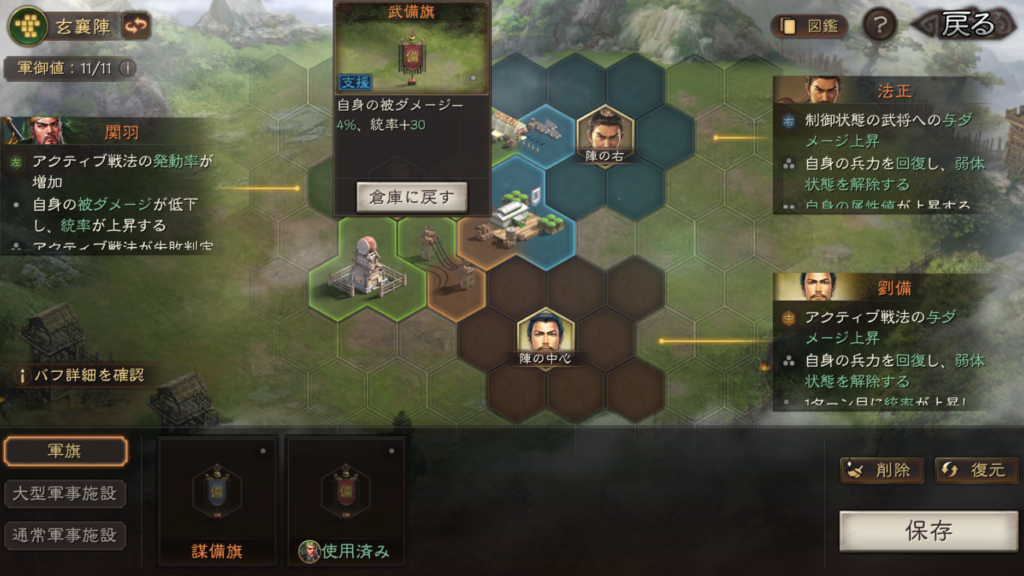Select the 陣の右 general tile
The image size is (1024, 576).
pyautogui.click(x=605, y=134)
